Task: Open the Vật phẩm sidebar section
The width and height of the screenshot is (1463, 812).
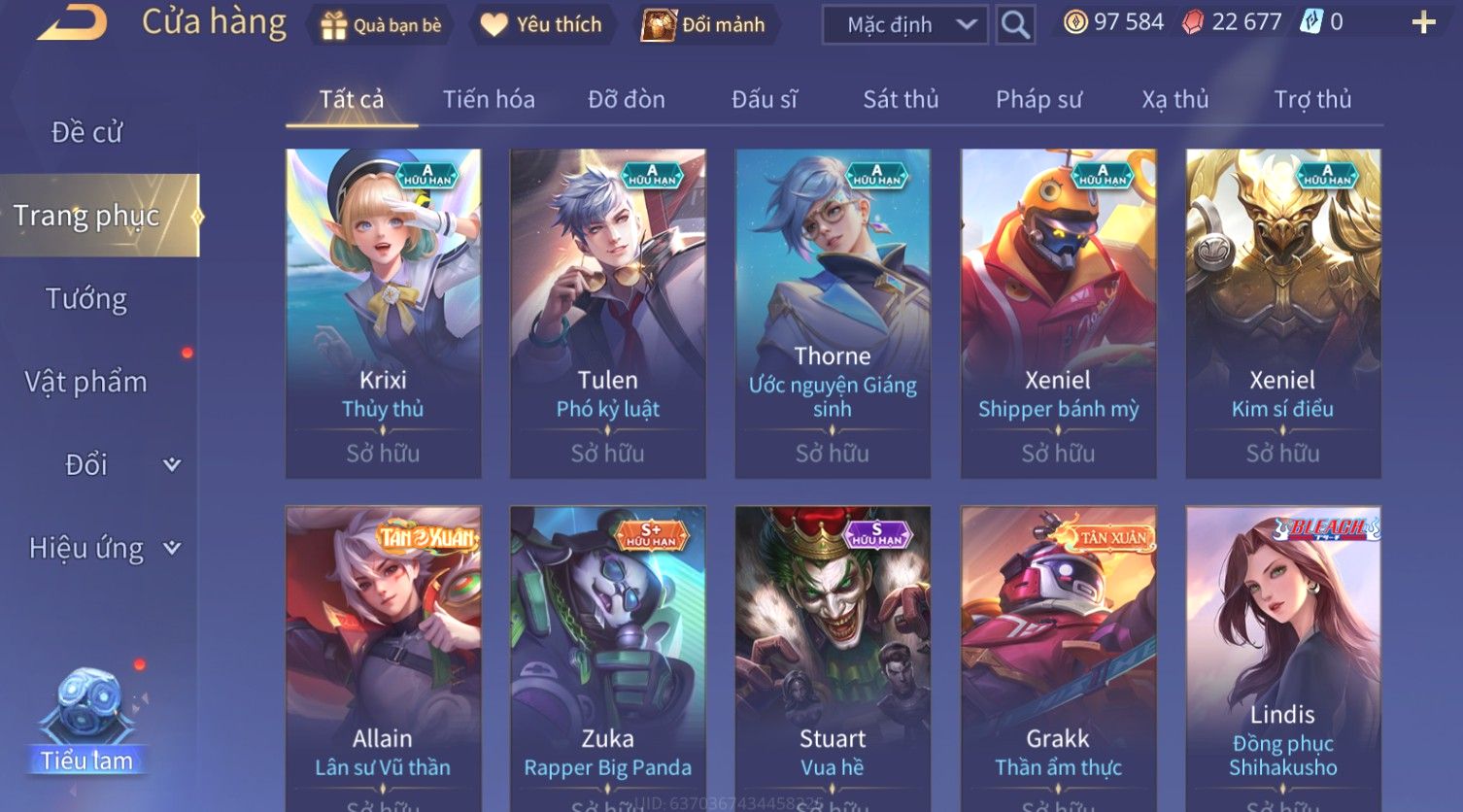Action: 86,382
